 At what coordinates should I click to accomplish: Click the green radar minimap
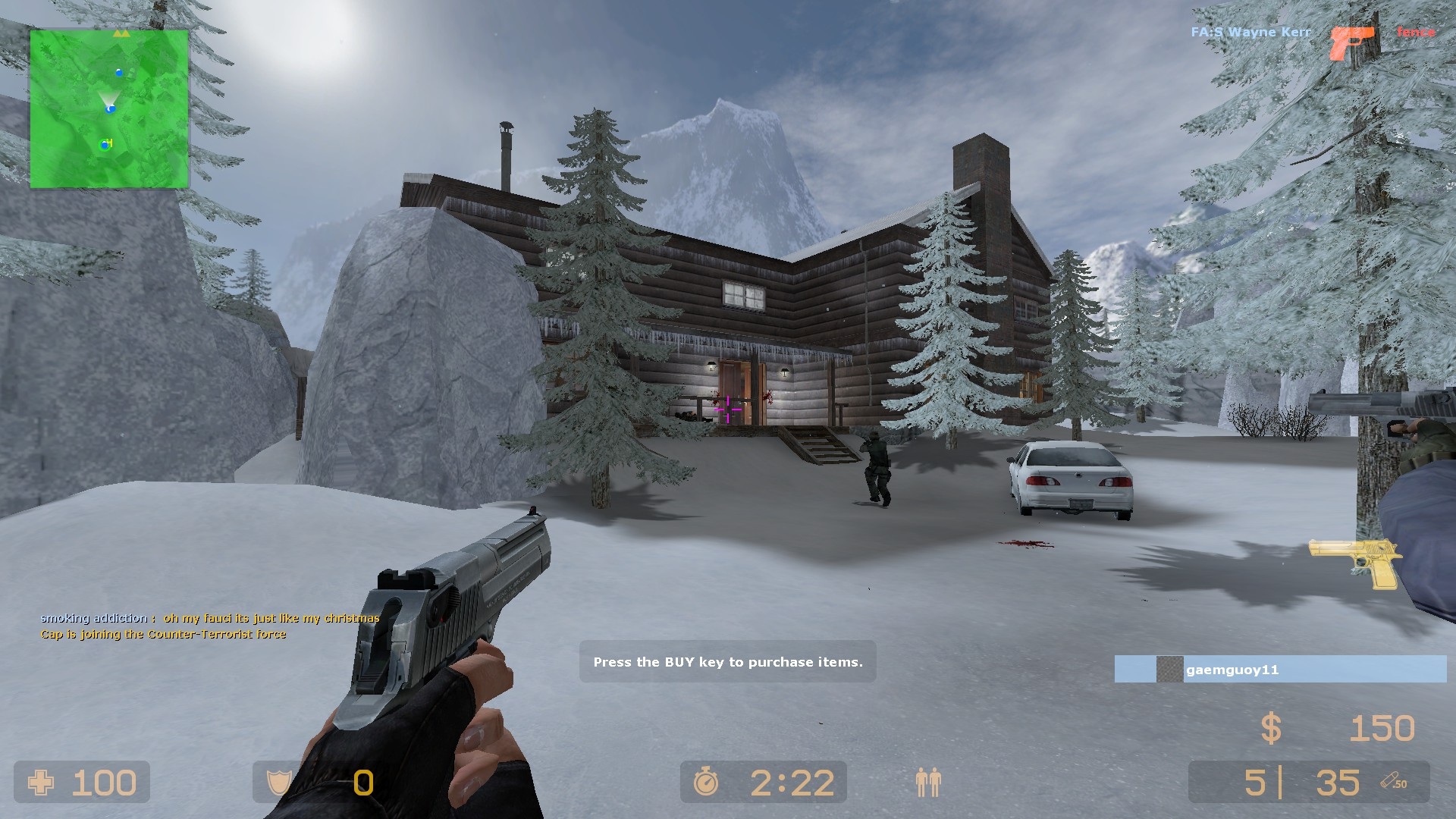(x=109, y=108)
